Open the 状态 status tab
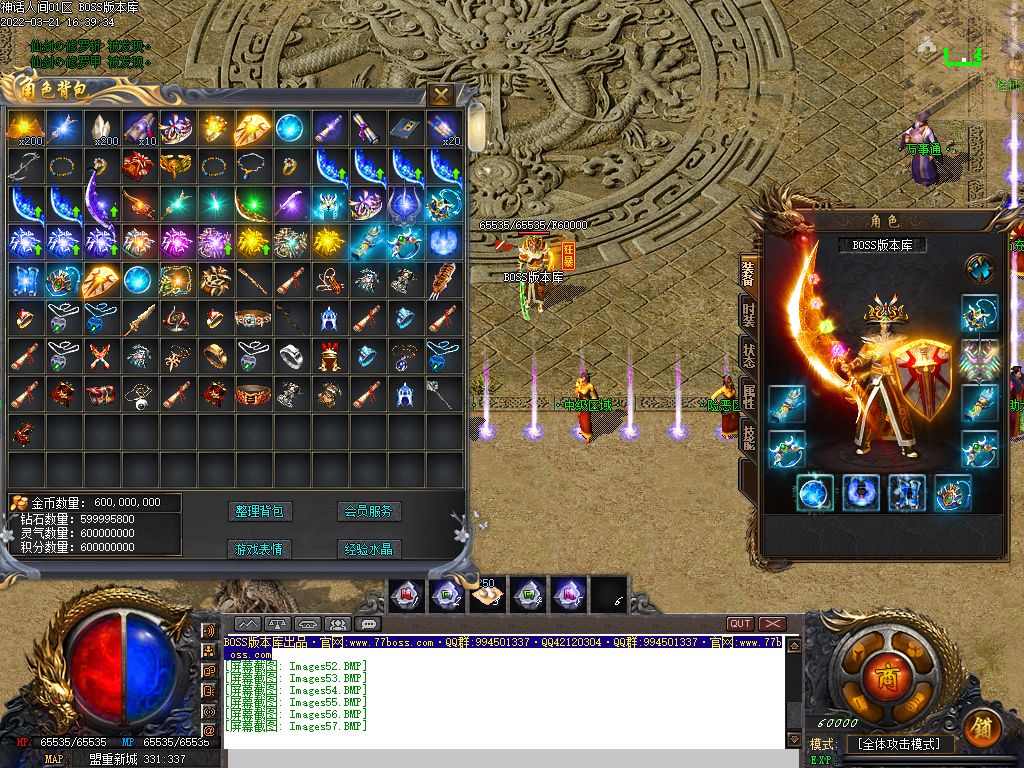 point(748,355)
